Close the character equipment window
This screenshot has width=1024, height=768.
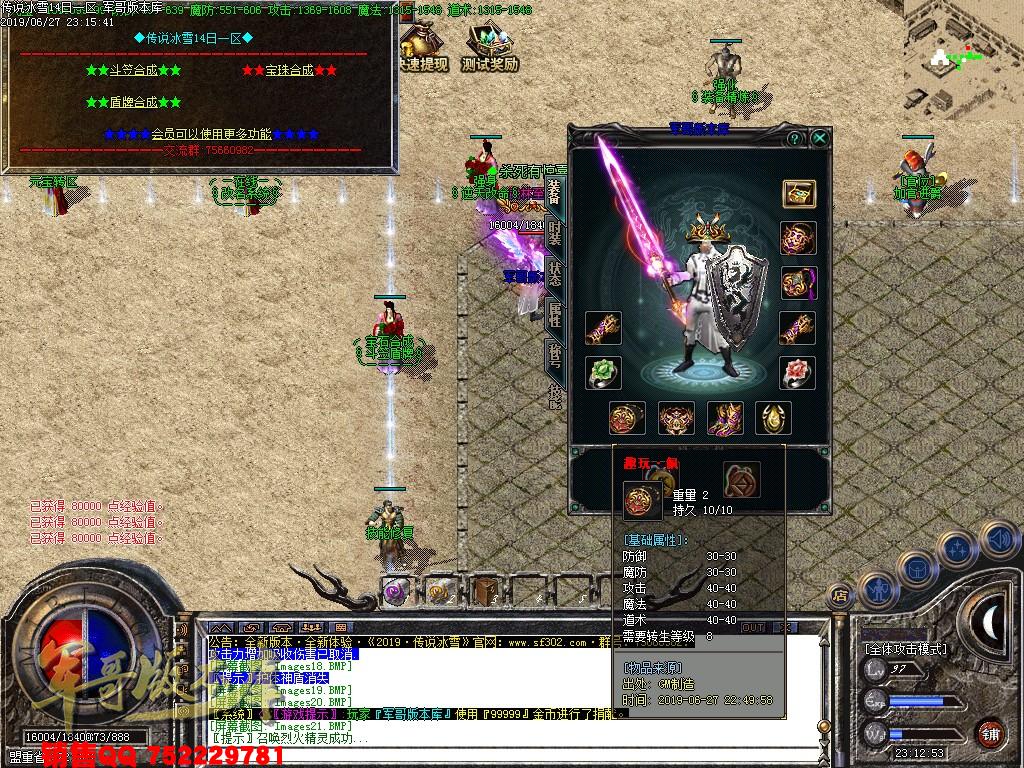pyautogui.click(x=820, y=138)
